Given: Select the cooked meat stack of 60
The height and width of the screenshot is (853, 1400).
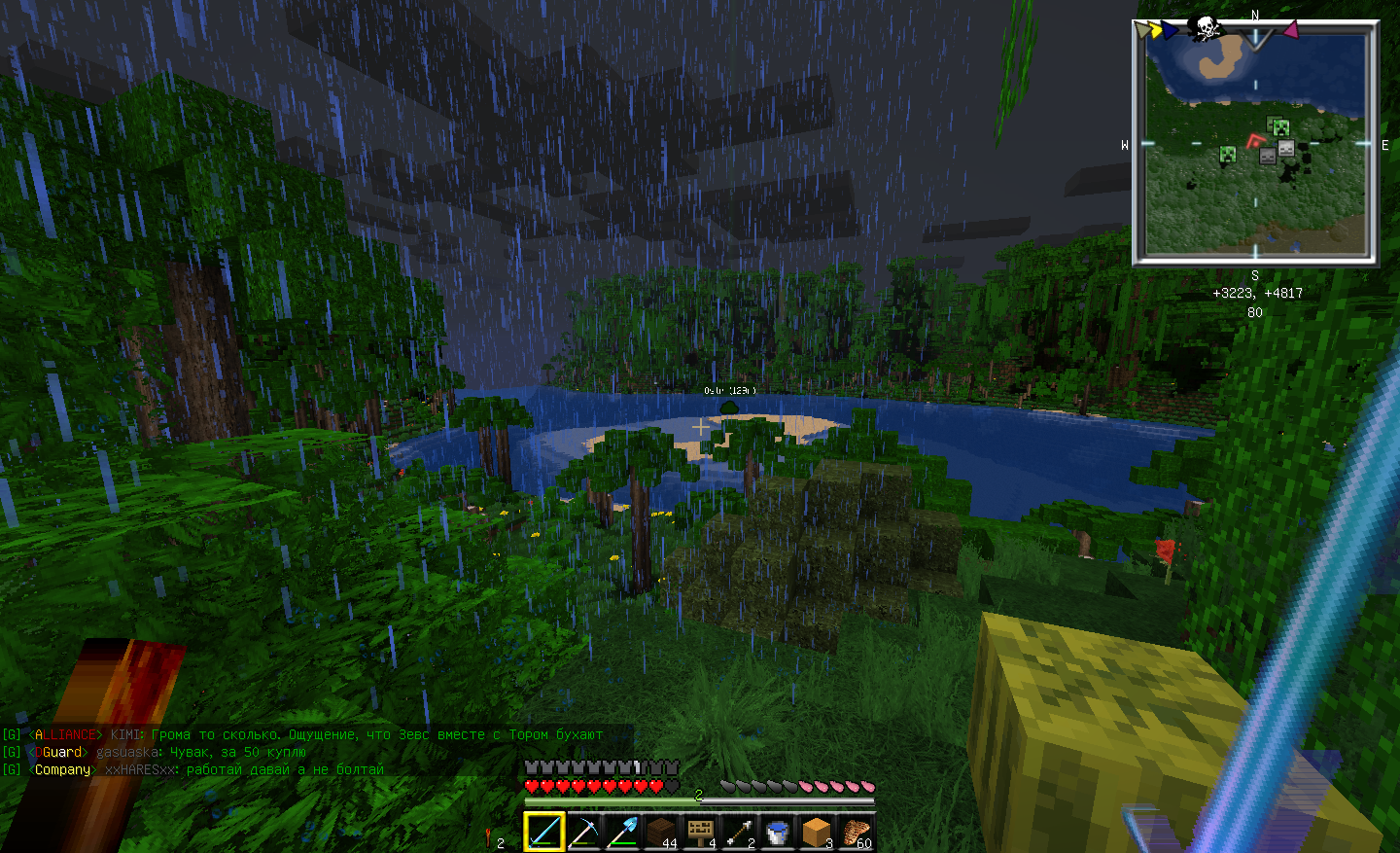Looking at the screenshot, I should tap(856, 832).
